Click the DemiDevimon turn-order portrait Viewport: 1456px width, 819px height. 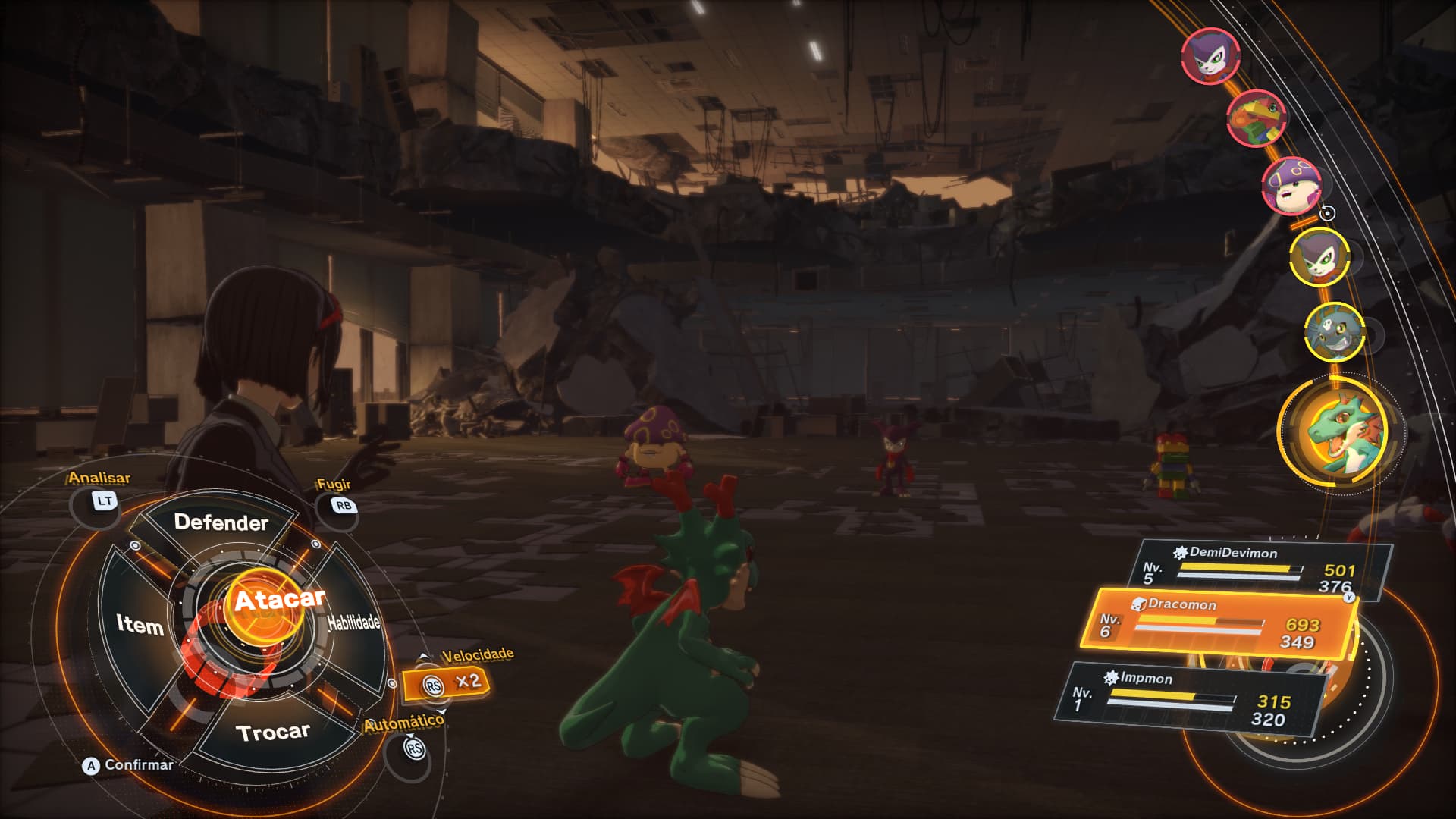pyautogui.click(x=1334, y=331)
